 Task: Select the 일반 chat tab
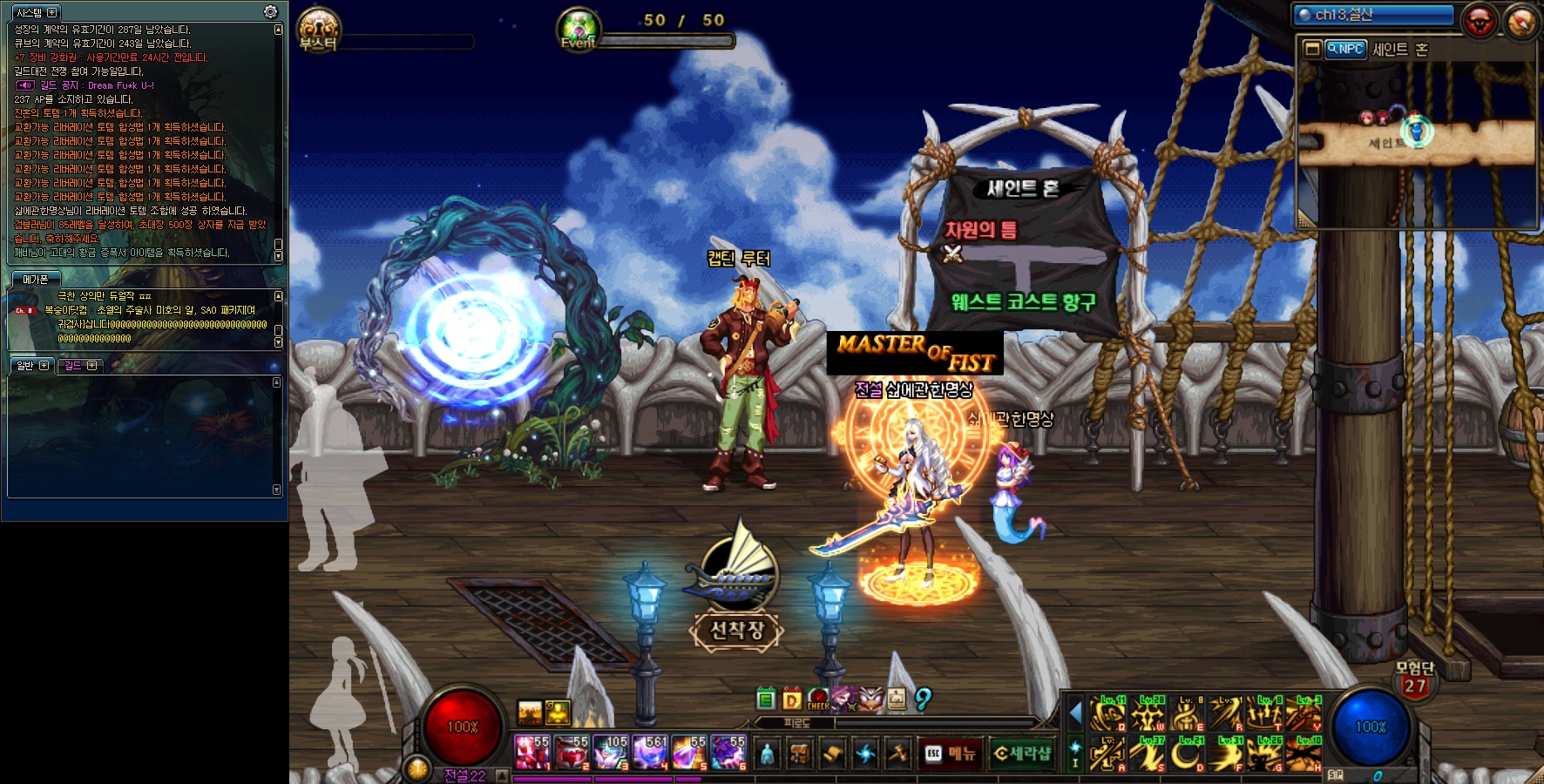(33, 366)
